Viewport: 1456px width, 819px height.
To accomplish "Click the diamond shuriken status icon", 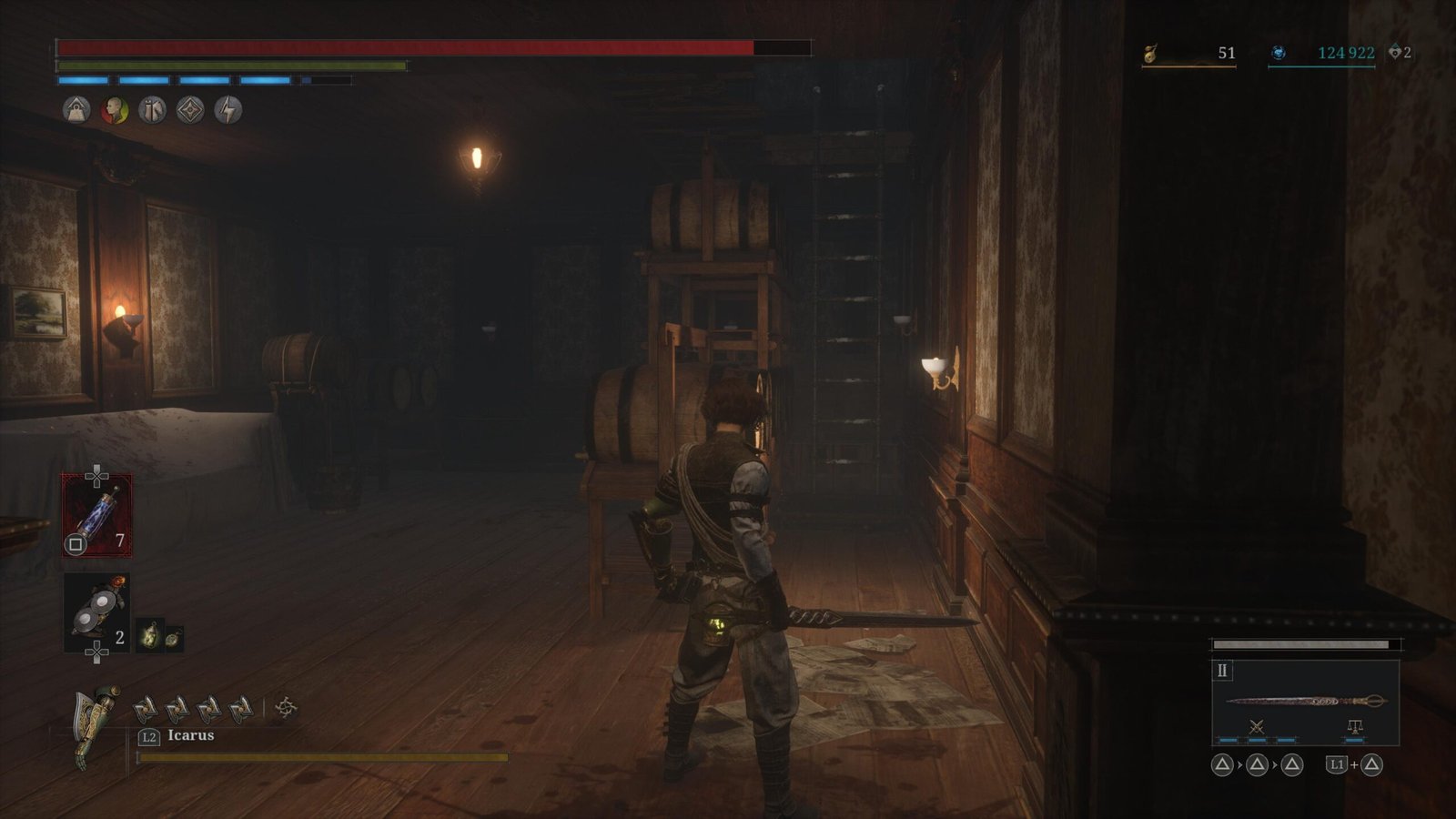I will pos(190,110).
